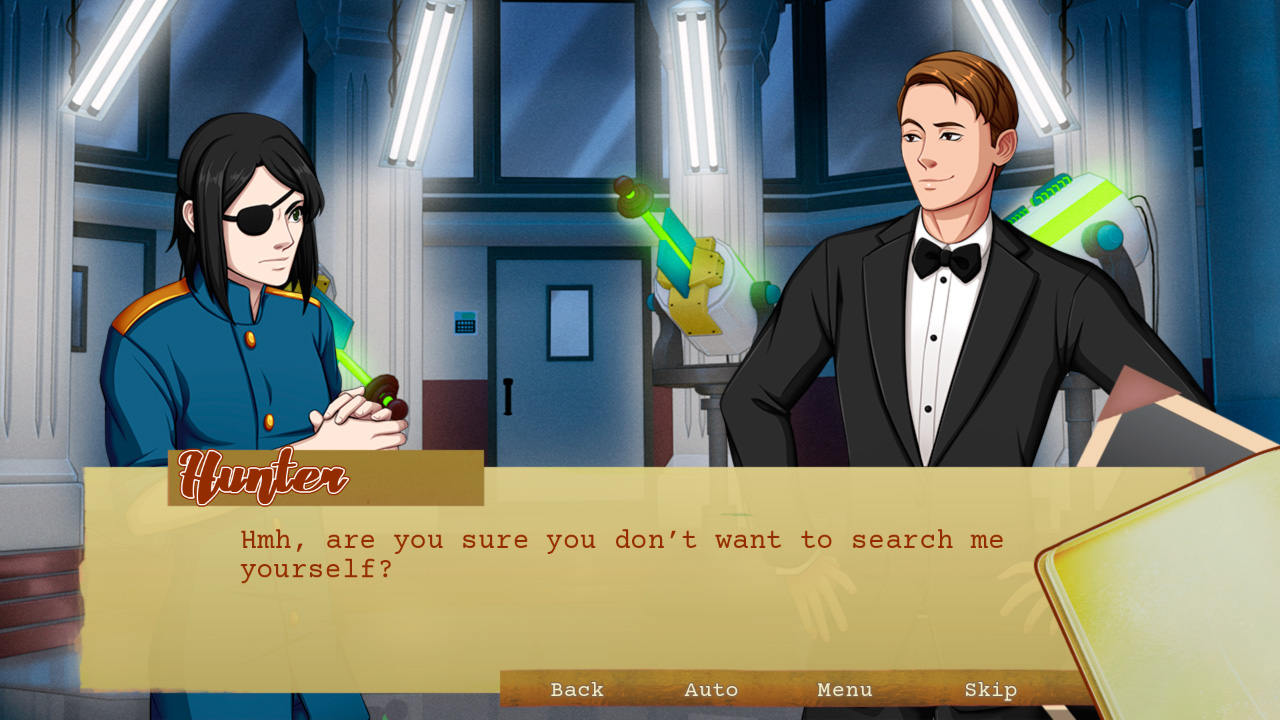Viewport: 1280px width, 720px height.
Task: Click the Back button to rewind dialogue
Action: (x=576, y=690)
